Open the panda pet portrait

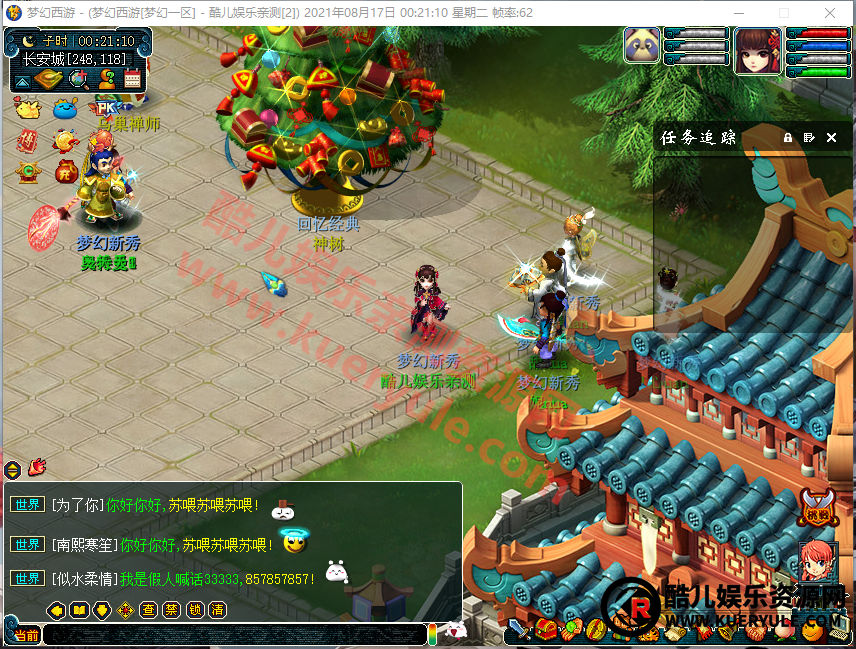641,45
